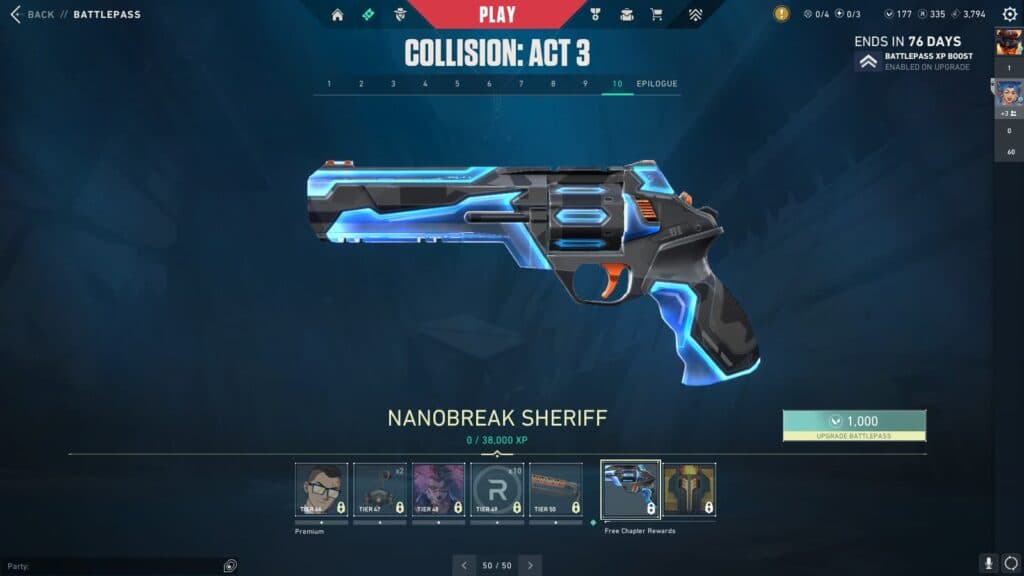Toggle the microphone icon
Viewport: 1024px width, 576px height.
pos(988,564)
